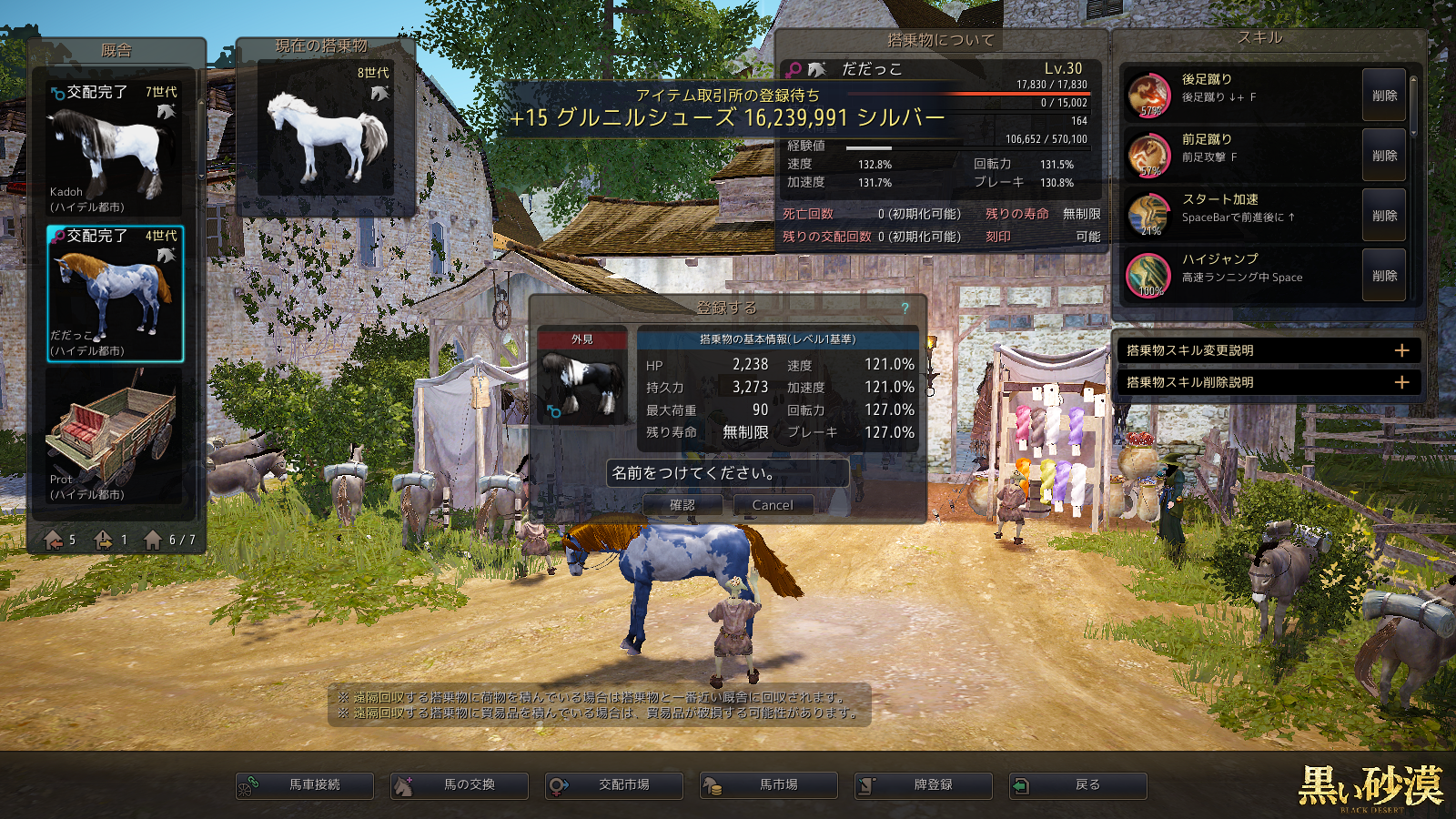Go back with the 戻る button
This screenshot has height=819, width=1456.
pyautogui.click(x=1078, y=785)
